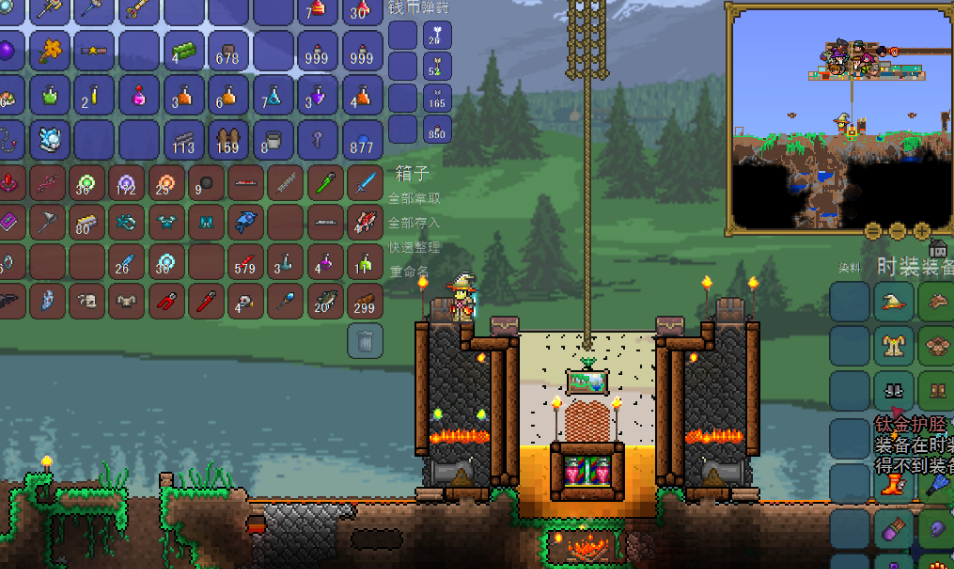954x569 pixels.
Task: Zoom out the minimap with minus button
Action: (x=873, y=231)
